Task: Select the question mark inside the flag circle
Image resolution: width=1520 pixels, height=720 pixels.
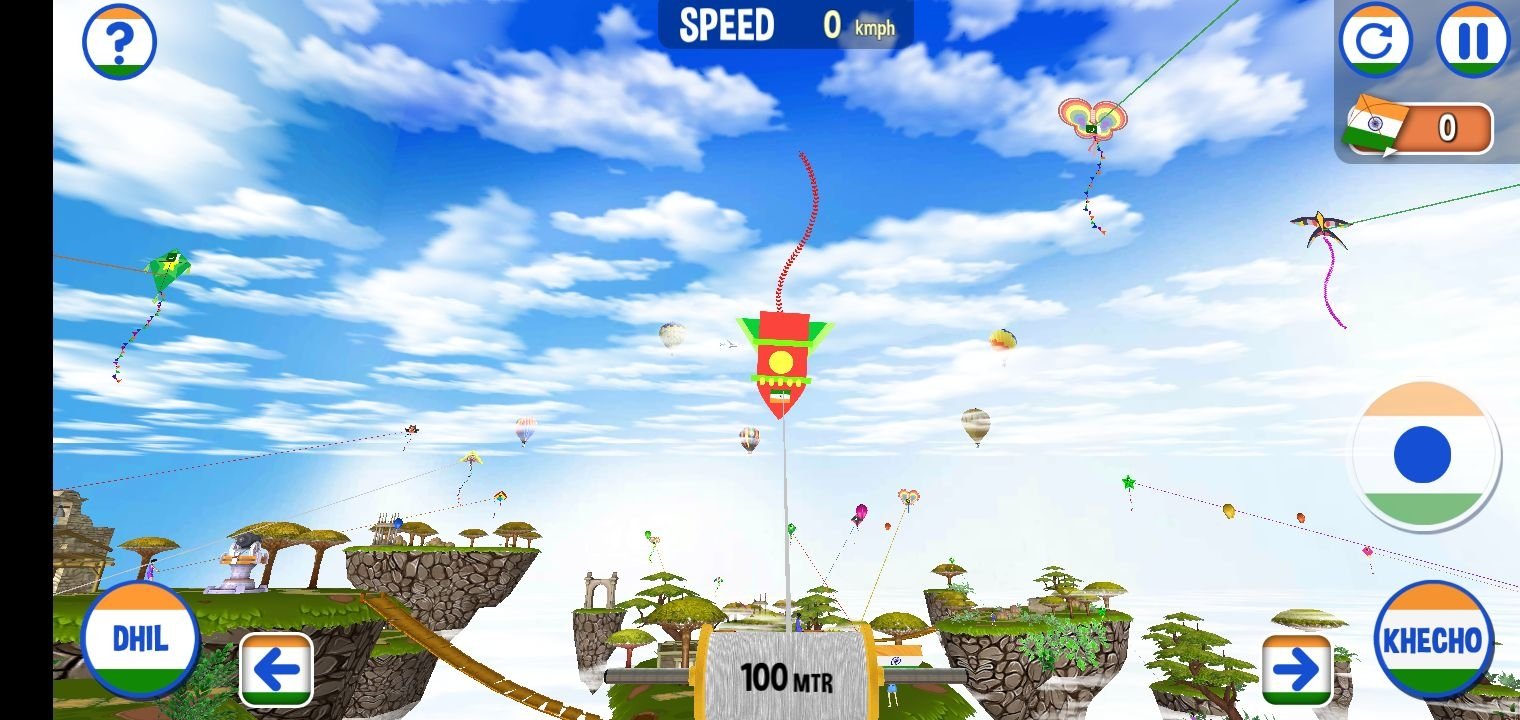Action: [x=118, y=41]
